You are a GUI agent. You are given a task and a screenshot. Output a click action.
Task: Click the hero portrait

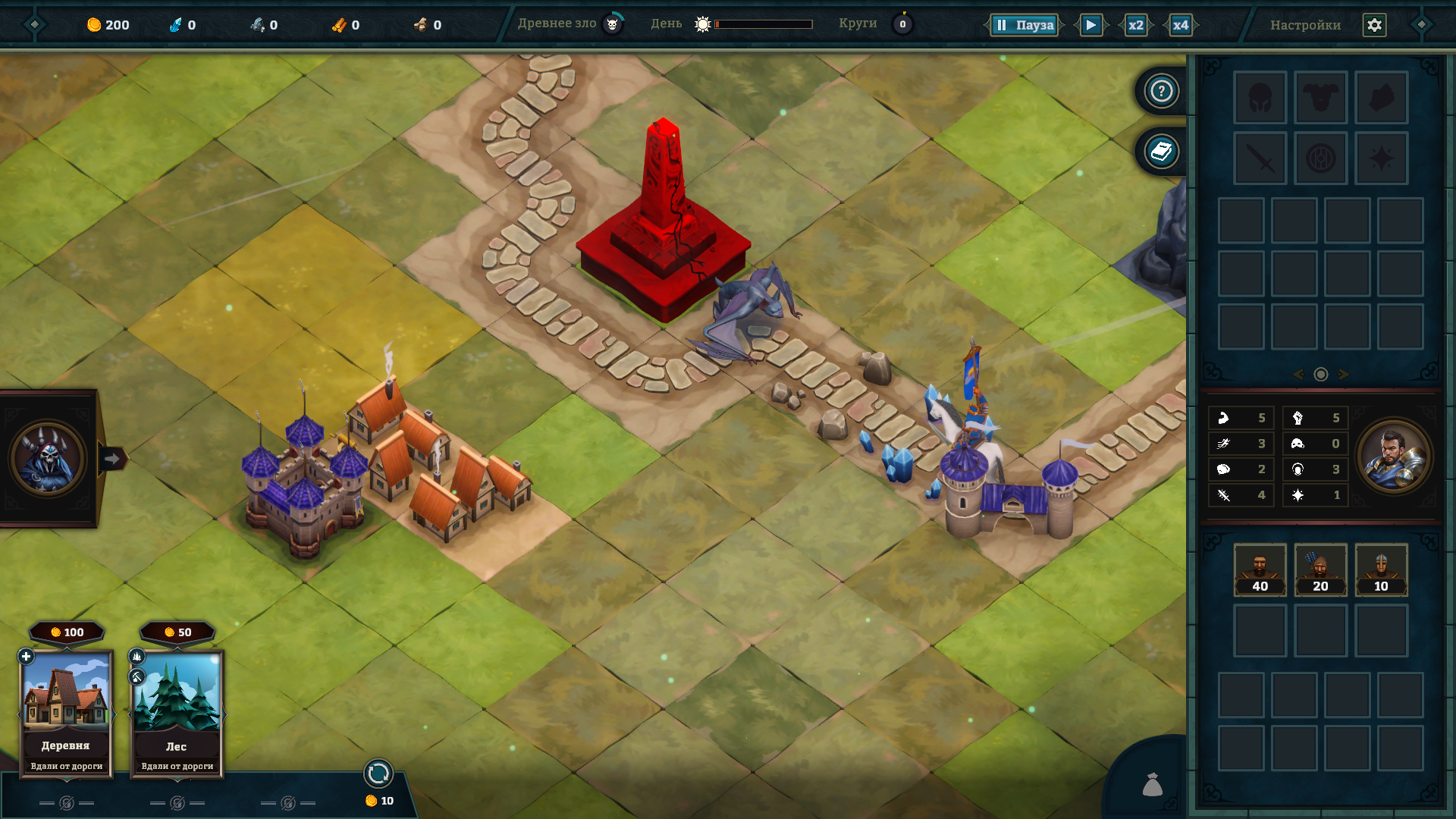tap(1394, 457)
